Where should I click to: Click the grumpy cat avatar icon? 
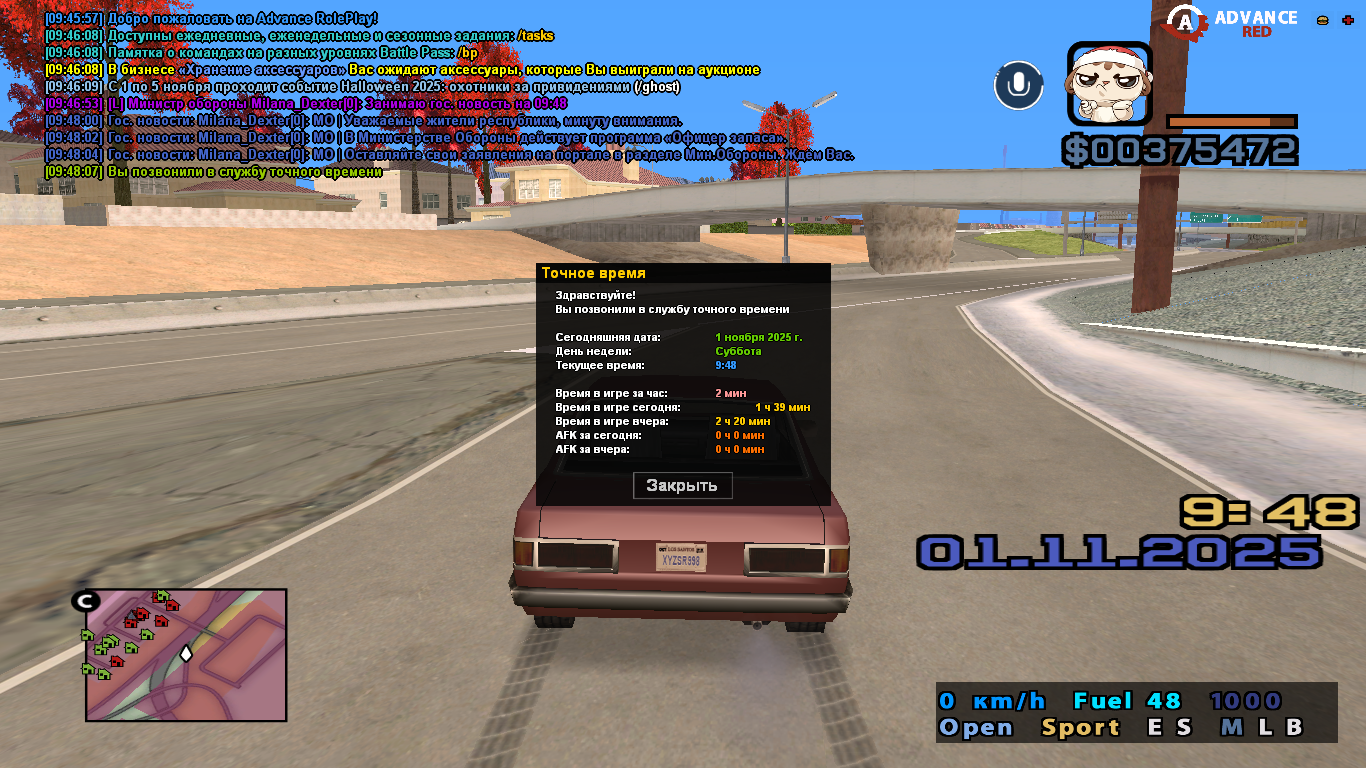(x=1109, y=83)
